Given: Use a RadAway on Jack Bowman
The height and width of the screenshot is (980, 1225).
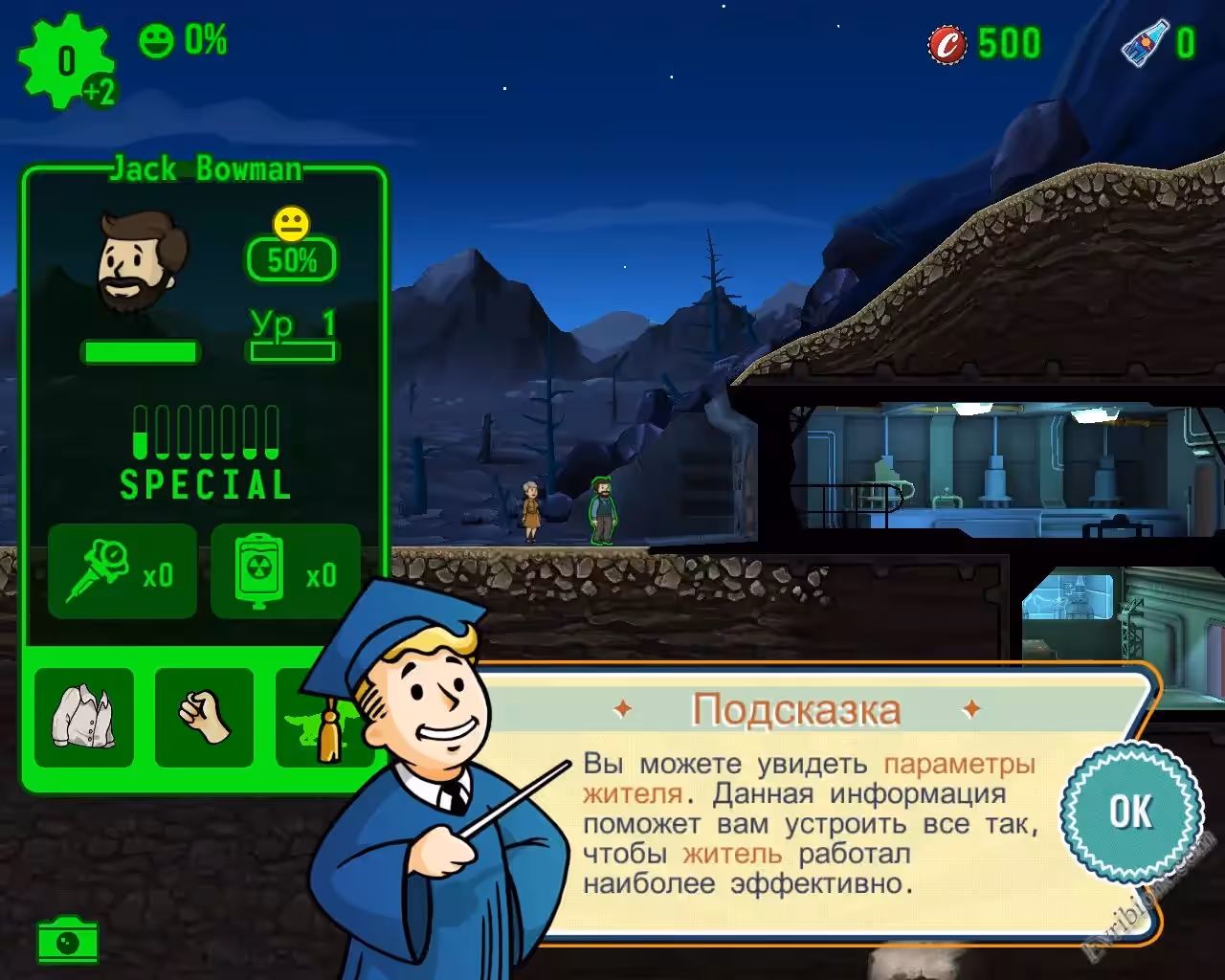Looking at the screenshot, I should pyautogui.click(x=285, y=571).
